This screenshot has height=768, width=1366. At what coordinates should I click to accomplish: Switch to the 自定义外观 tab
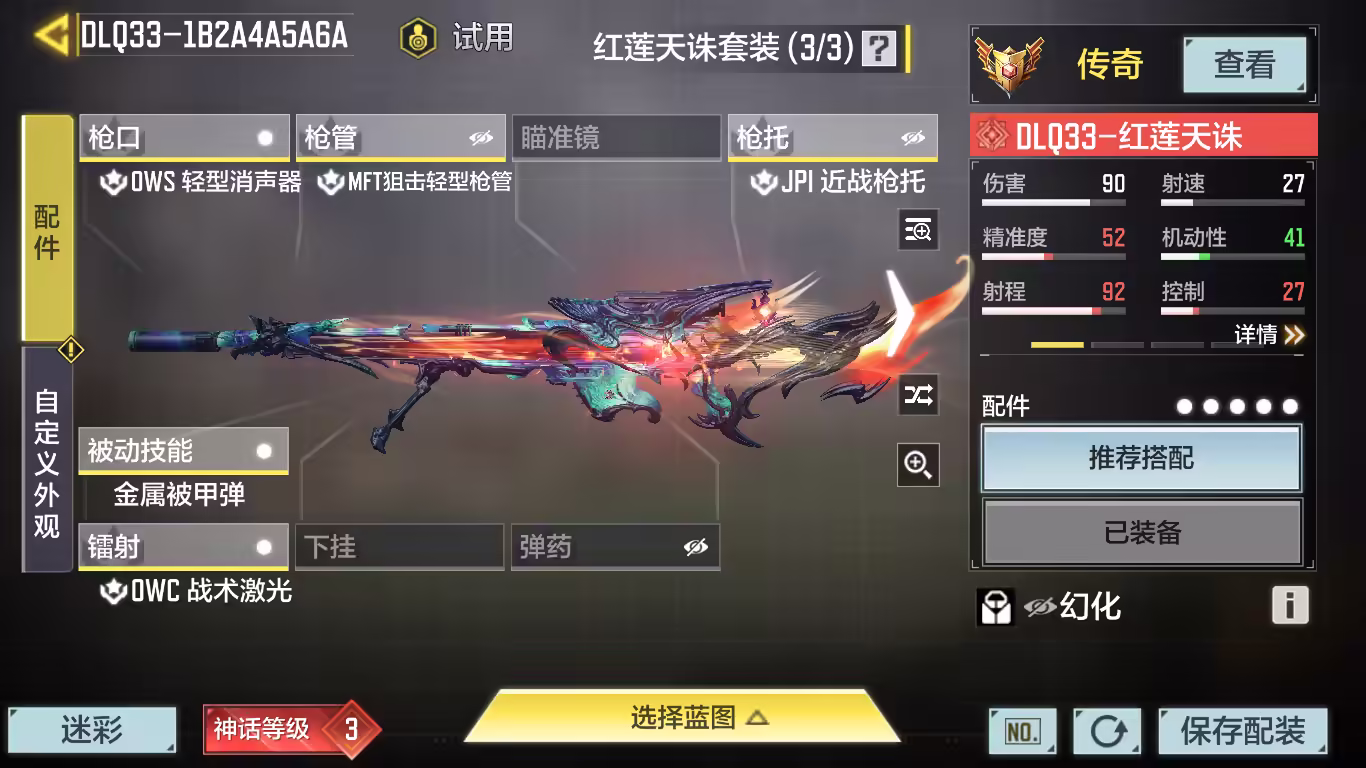[x=47, y=462]
